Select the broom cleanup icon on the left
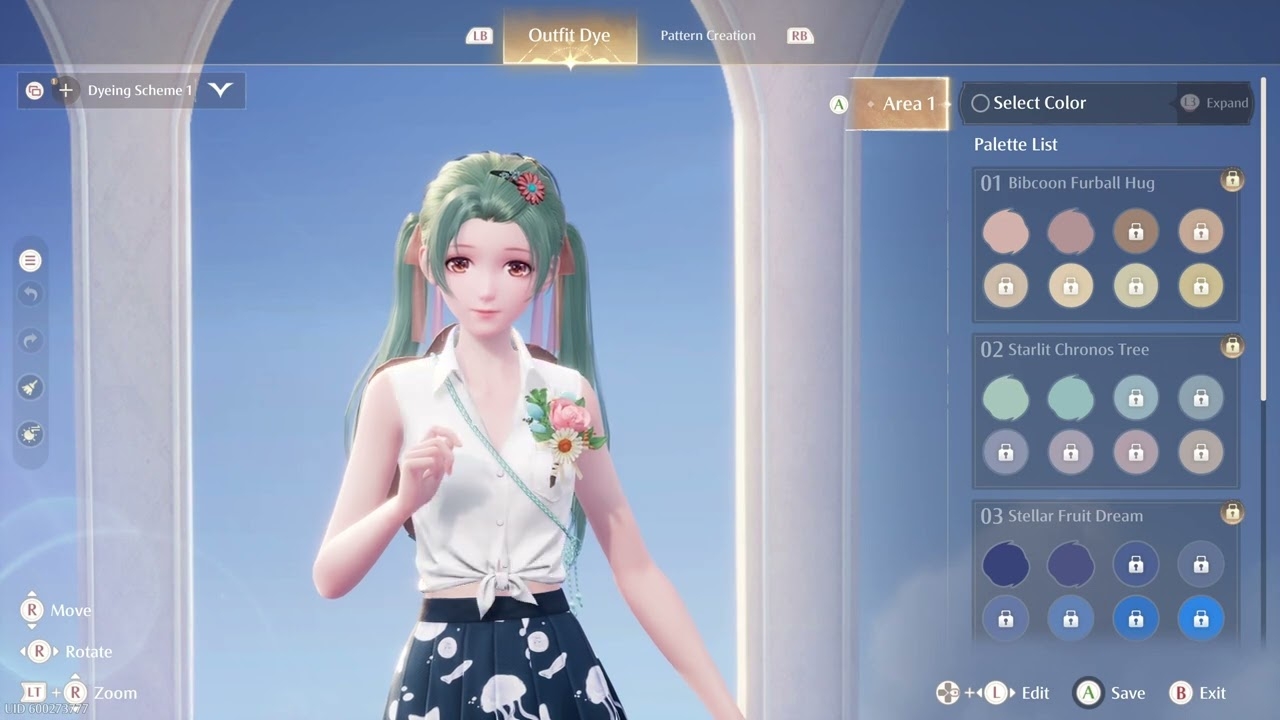Viewport: 1280px width, 720px height. [30, 386]
